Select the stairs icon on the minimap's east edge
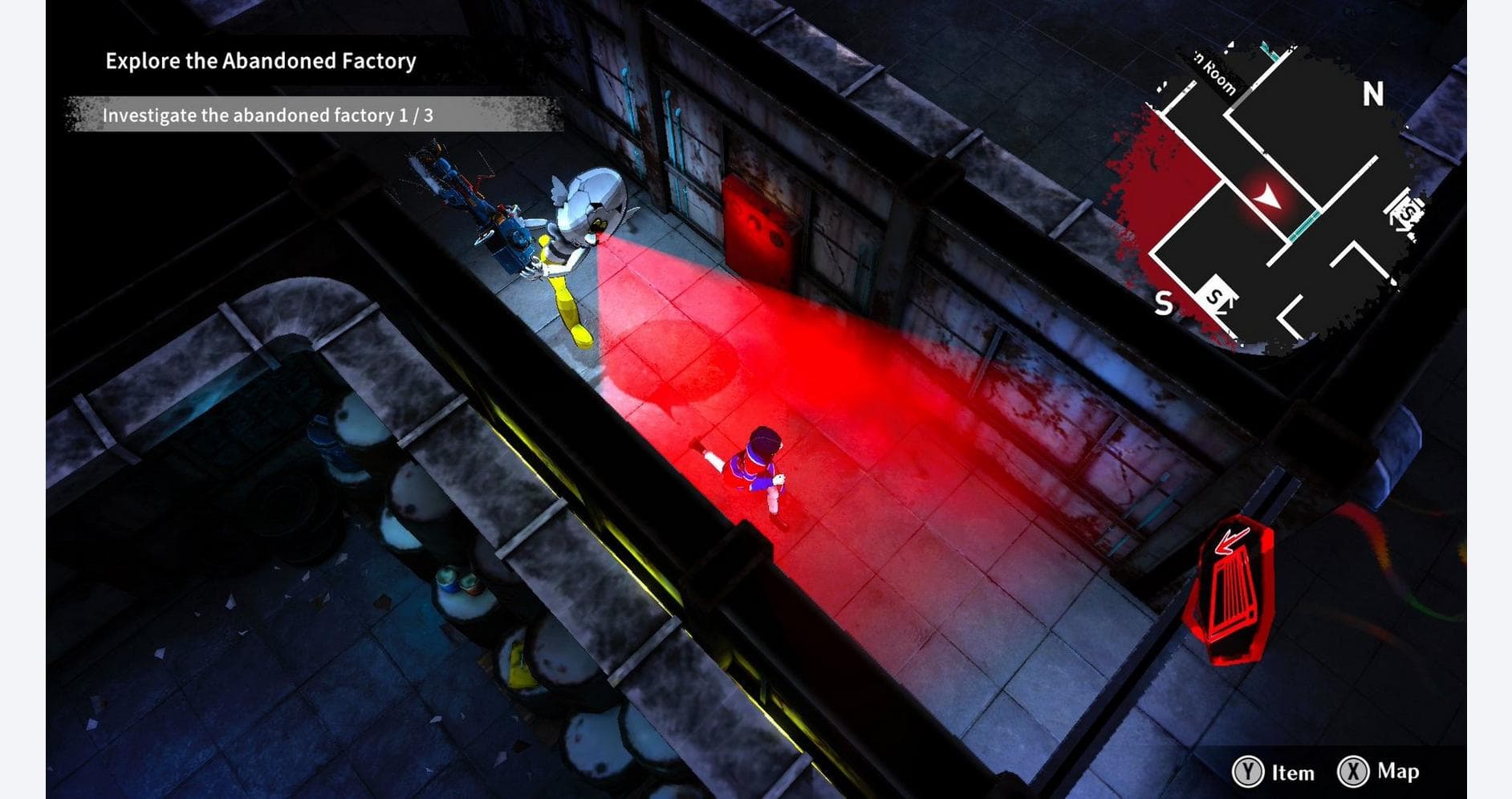Image resolution: width=1512 pixels, height=799 pixels. (1404, 211)
